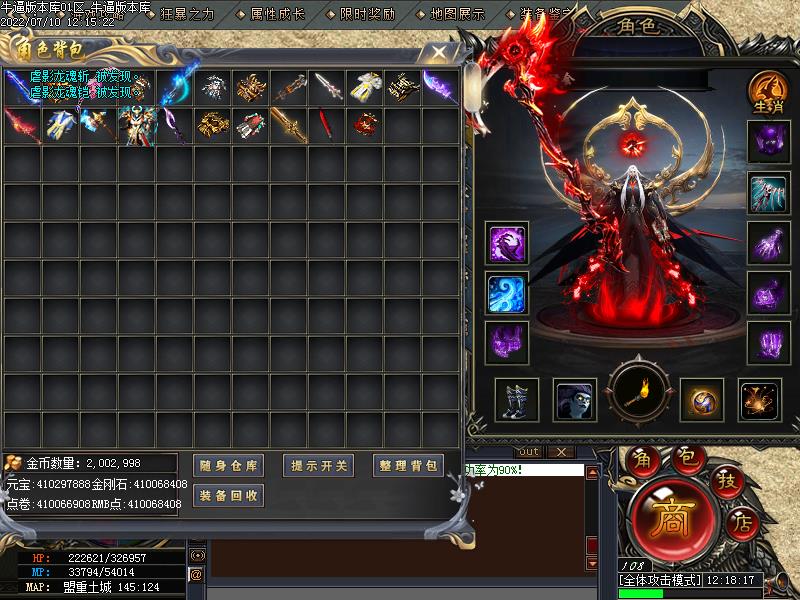Open the 装备回收 equipment recycle
The height and width of the screenshot is (600, 800).
tap(228, 495)
